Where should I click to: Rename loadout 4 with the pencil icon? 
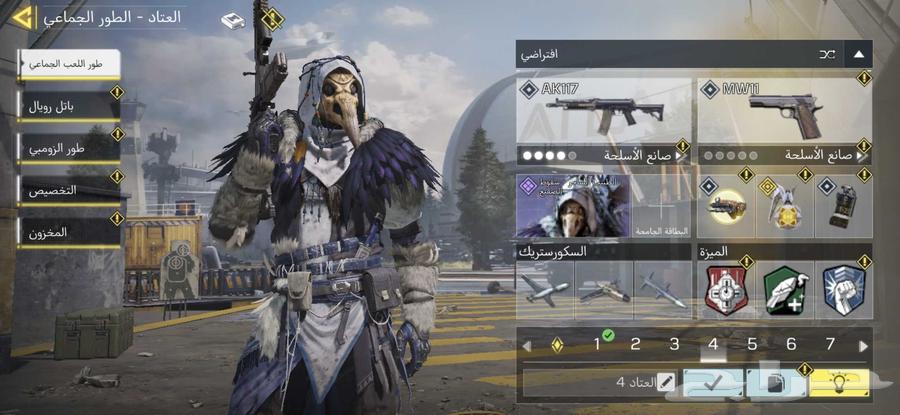(x=664, y=381)
